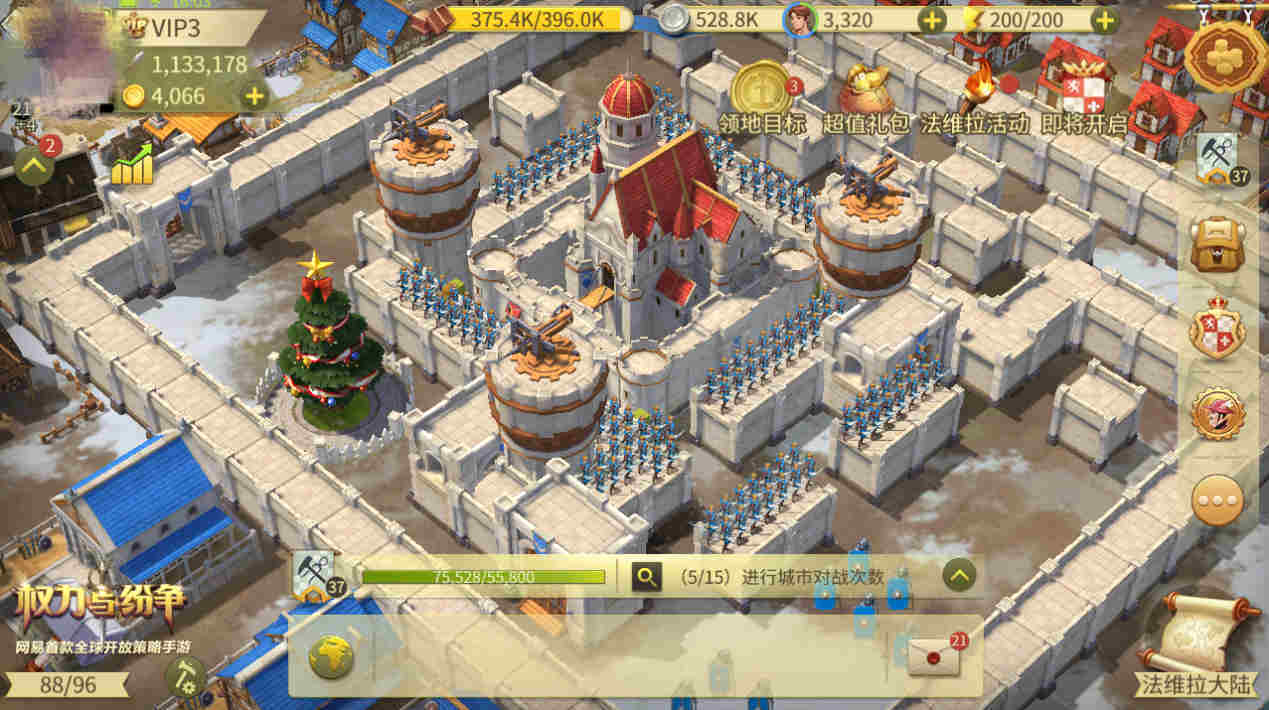Go to 法维拉大陆 world map scroll
This screenshot has height=710, width=1269.
tap(1197, 642)
